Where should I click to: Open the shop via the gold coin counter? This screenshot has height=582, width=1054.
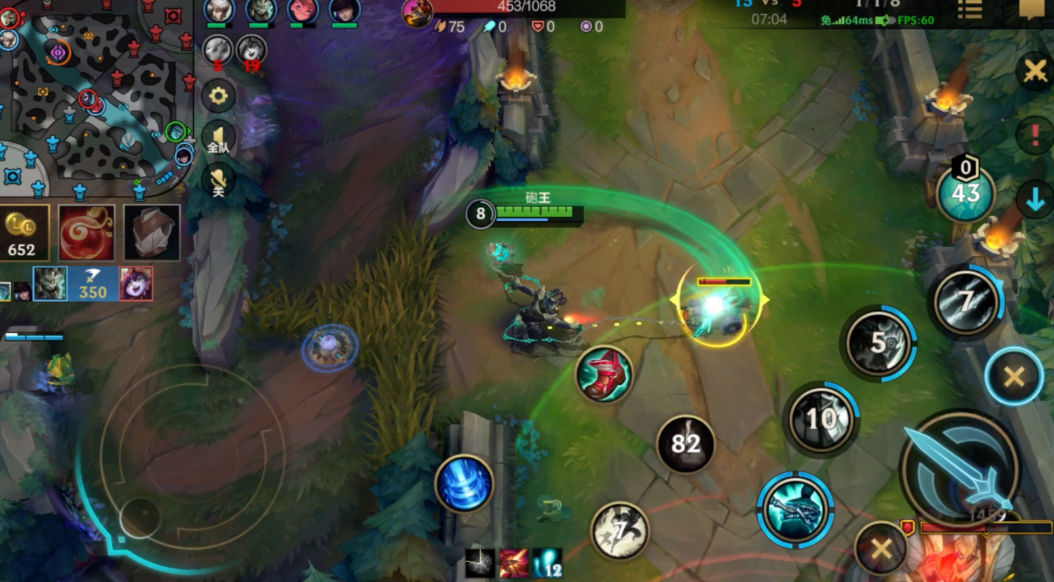pyautogui.click(x=24, y=231)
